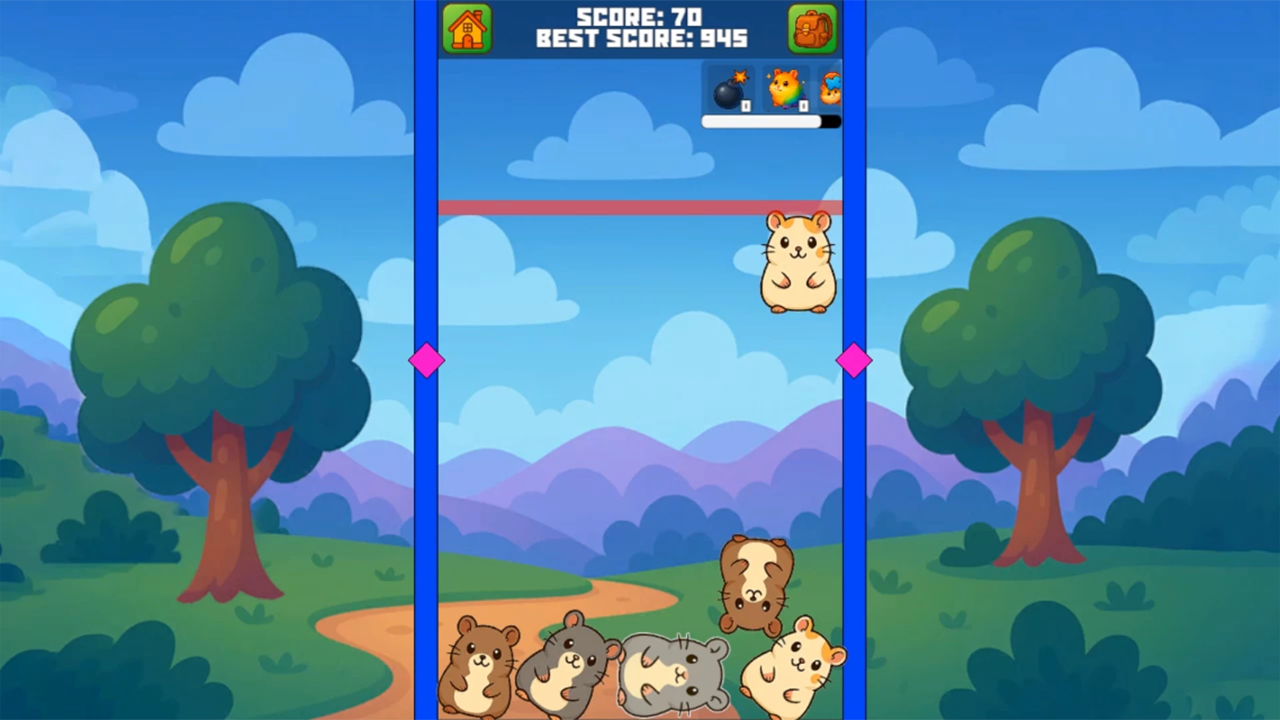The image size is (1280, 720).
Task: Click the right pink diamond marker
Action: tap(854, 361)
